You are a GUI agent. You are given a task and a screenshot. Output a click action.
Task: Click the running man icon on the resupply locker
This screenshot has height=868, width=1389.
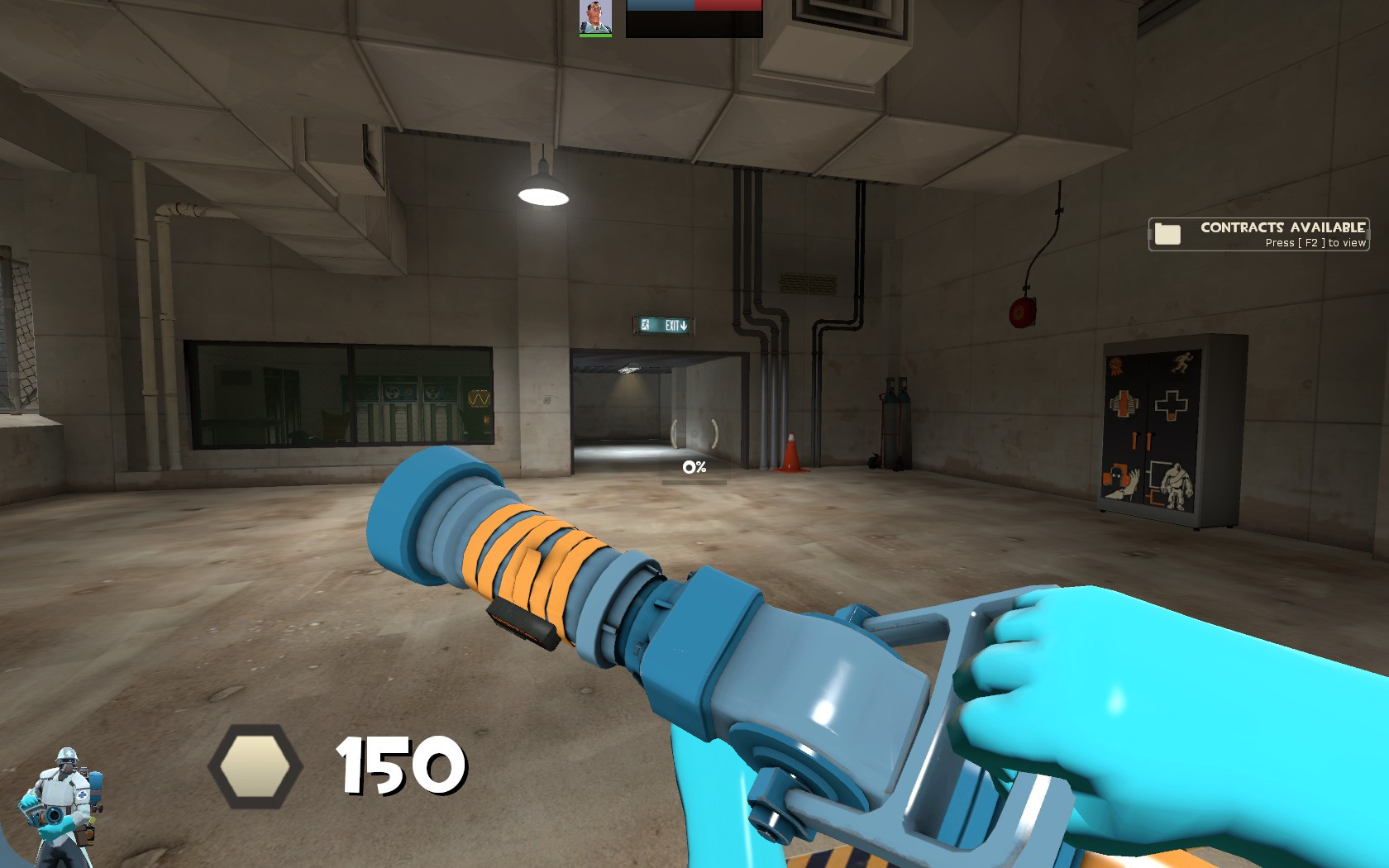[1183, 362]
